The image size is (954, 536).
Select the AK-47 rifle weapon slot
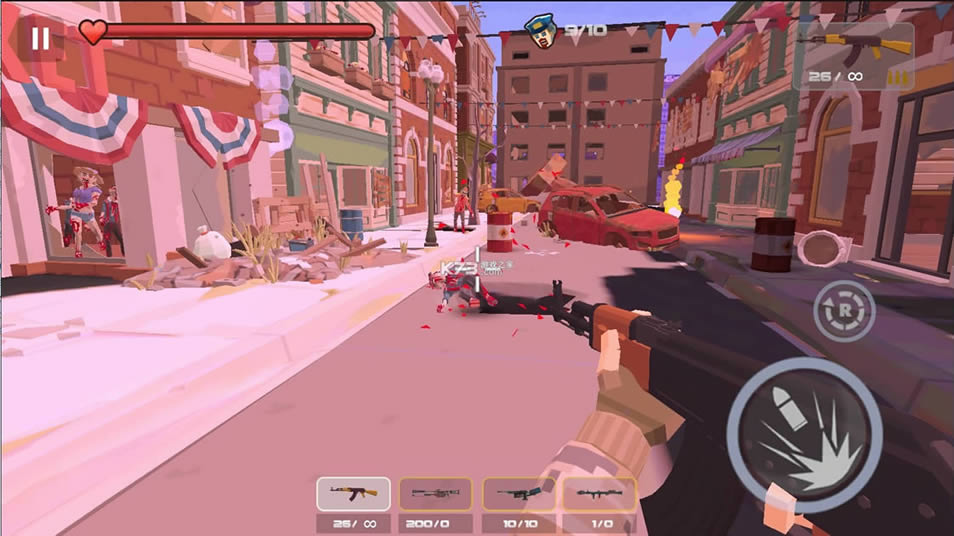coord(353,494)
